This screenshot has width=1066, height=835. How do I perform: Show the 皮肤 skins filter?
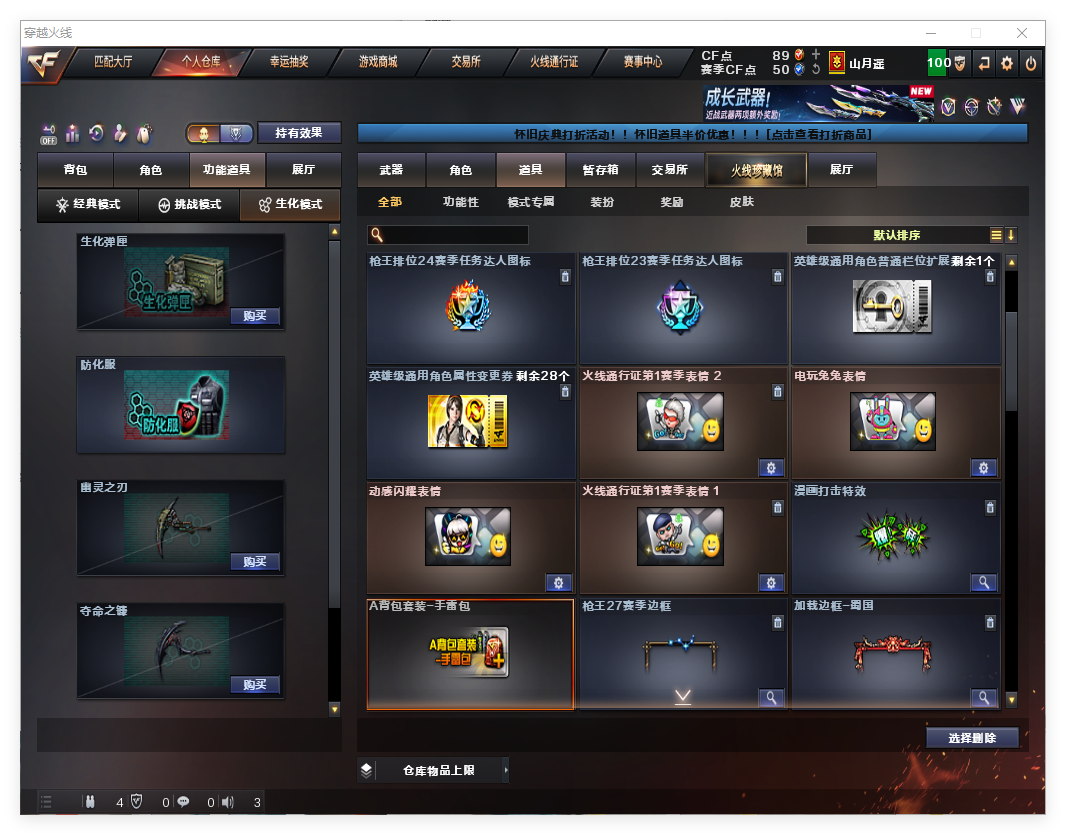tap(742, 202)
